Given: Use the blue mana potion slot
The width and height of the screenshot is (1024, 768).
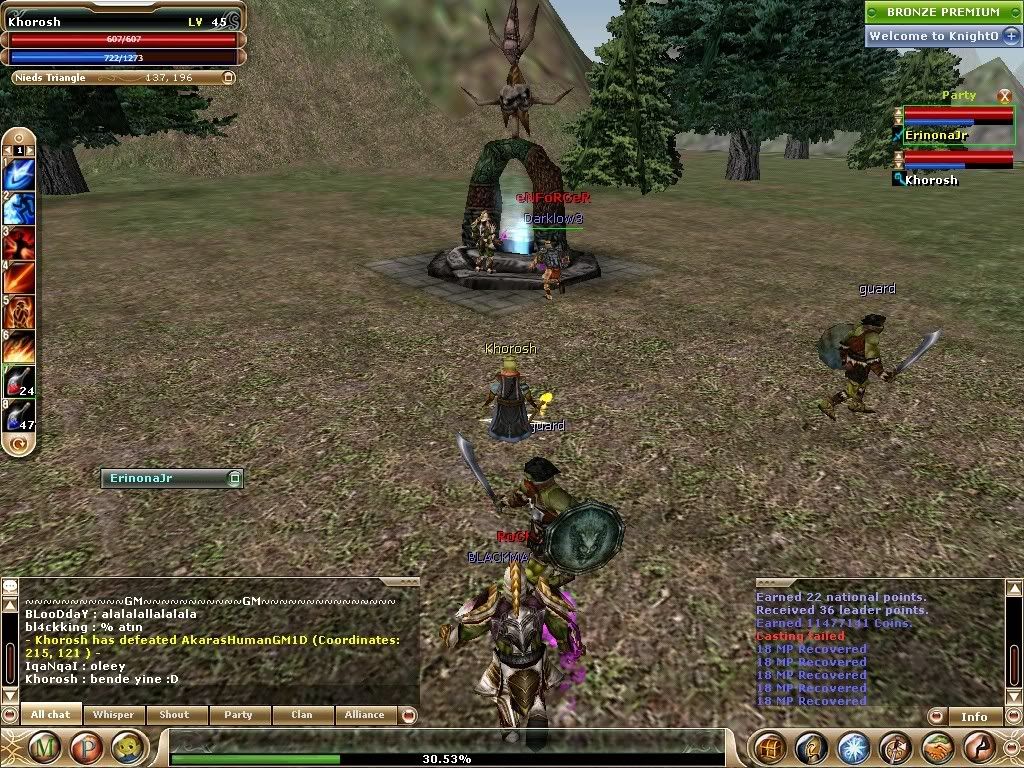Looking at the screenshot, I should [20, 414].
